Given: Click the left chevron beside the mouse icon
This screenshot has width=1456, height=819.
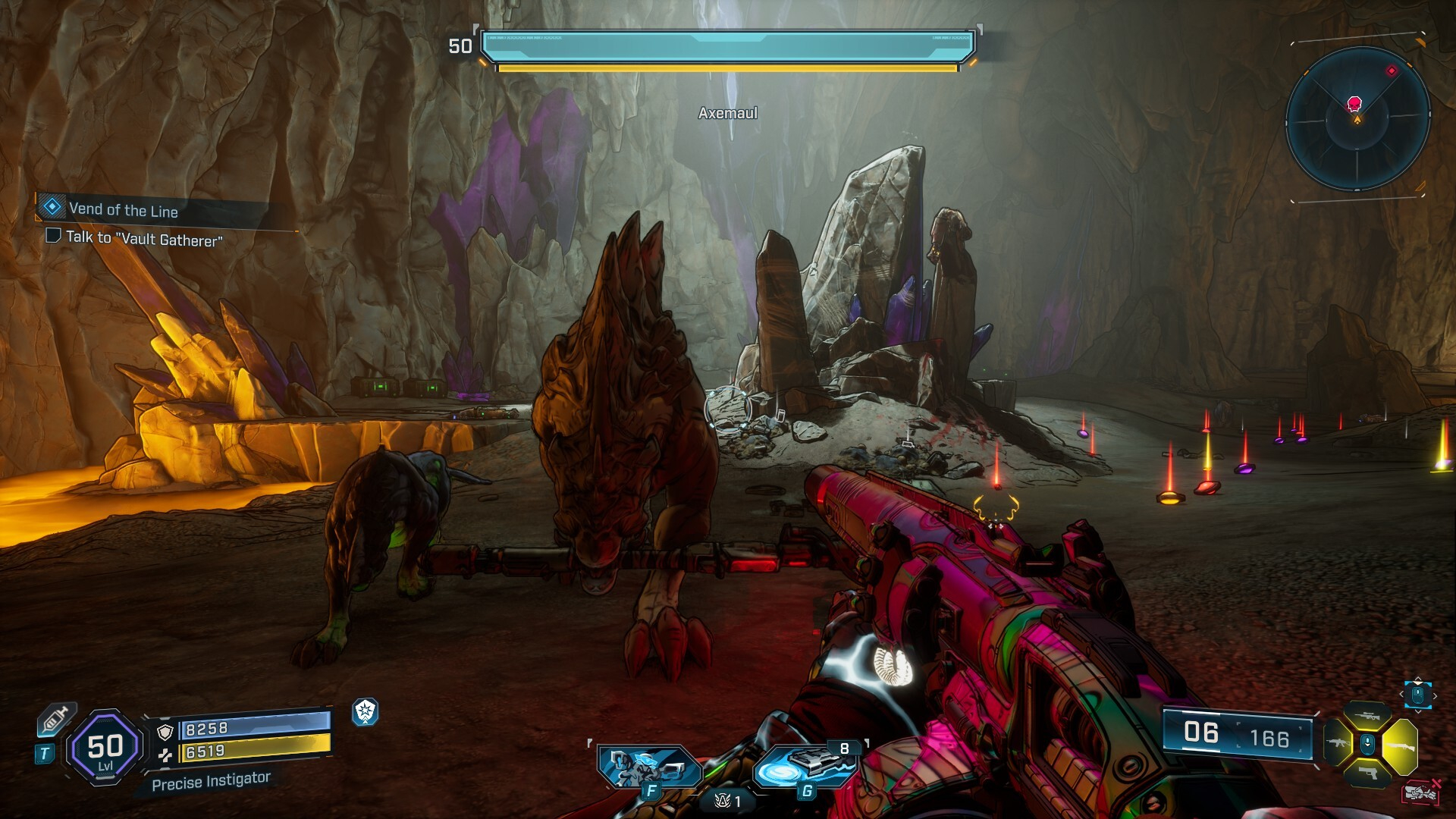Looking at the screenshot, I should tap(1401, 694).
